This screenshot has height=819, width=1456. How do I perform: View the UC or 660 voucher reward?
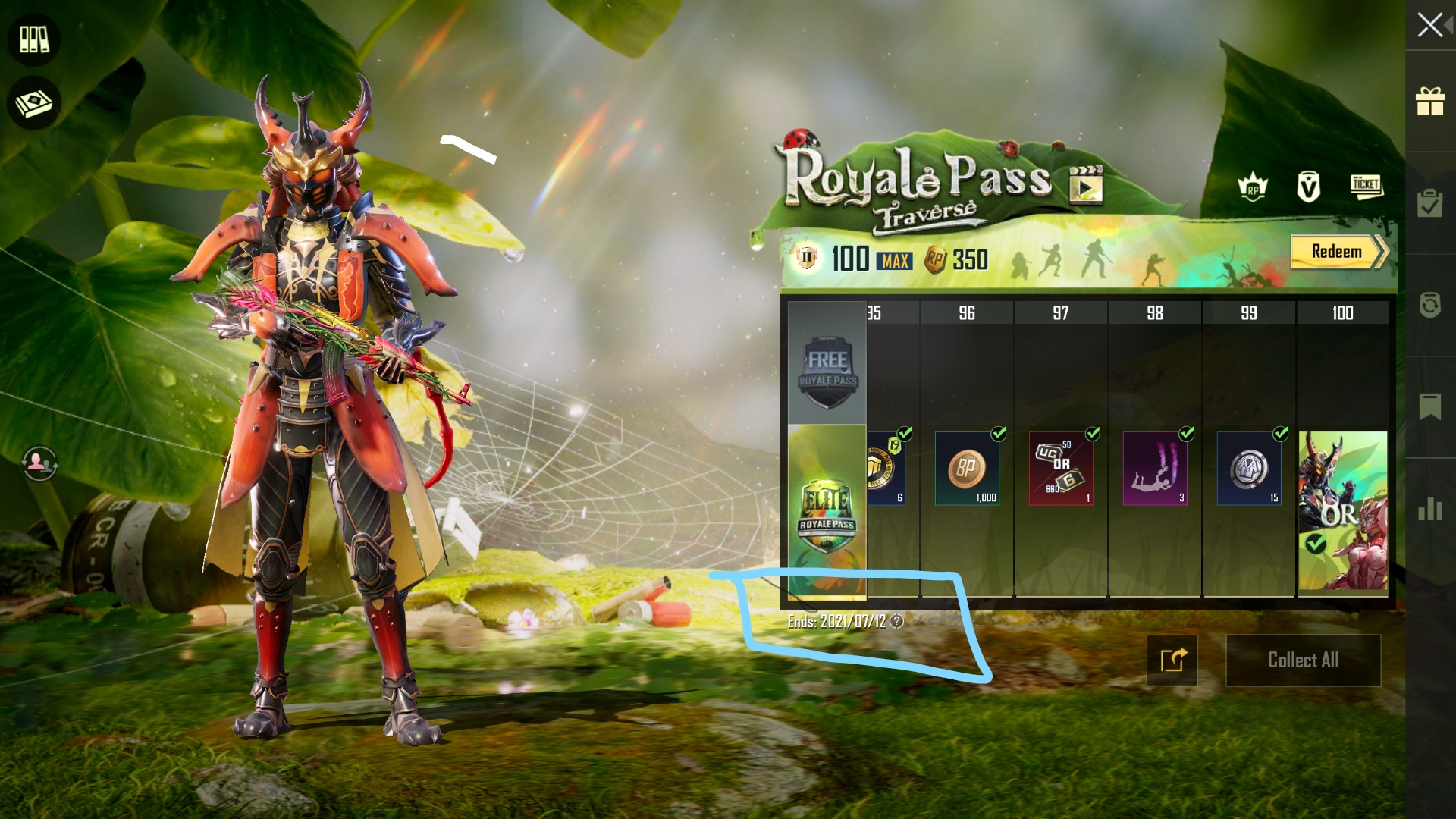pyautogui.click(x=1061, y=469)
